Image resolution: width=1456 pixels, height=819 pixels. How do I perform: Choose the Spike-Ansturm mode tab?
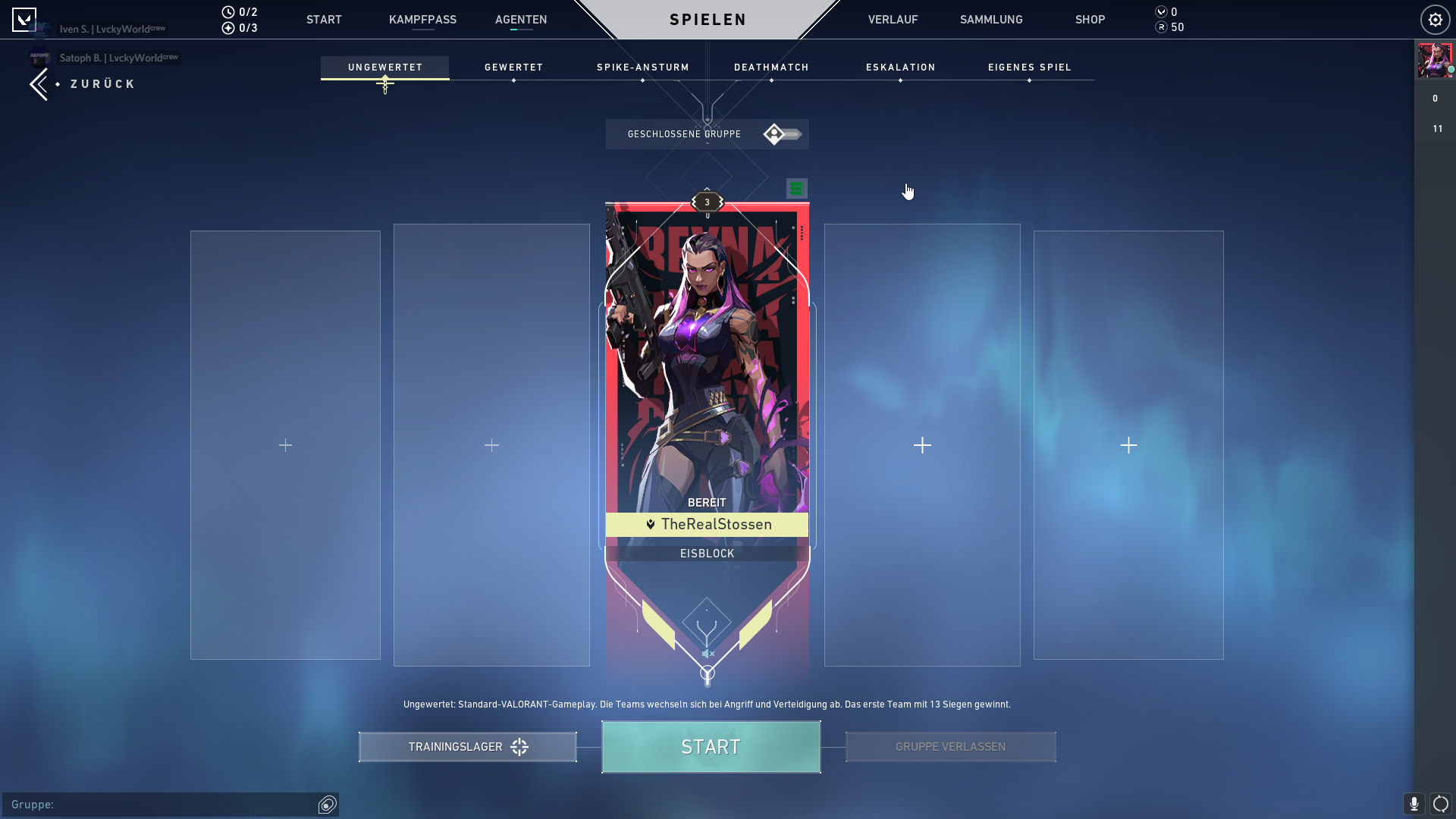(x=642, y=67)
